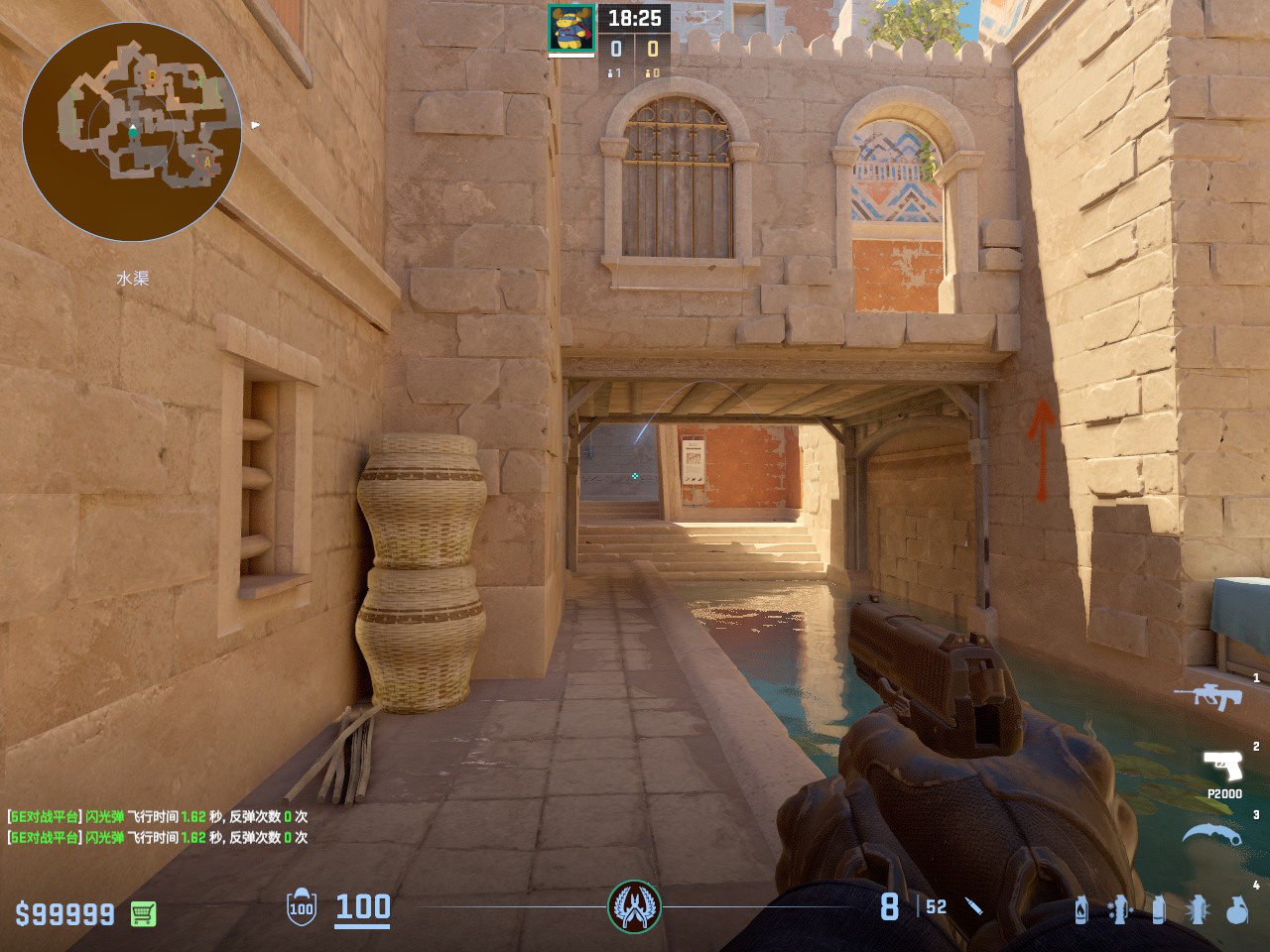Click the Counter-Terrorist team emblem

tap(634, 906)
